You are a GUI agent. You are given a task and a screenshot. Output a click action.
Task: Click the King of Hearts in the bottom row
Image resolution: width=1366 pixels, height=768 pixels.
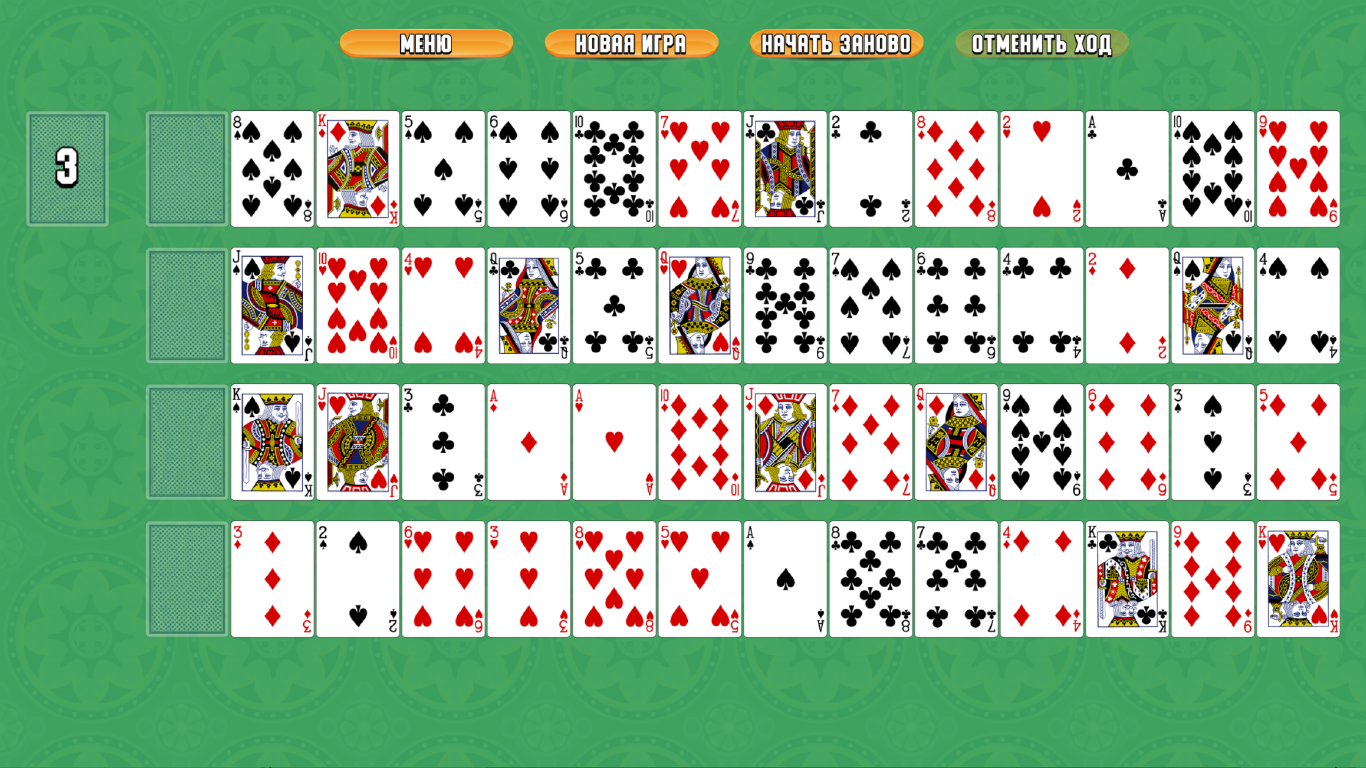tap(1298, 577)
